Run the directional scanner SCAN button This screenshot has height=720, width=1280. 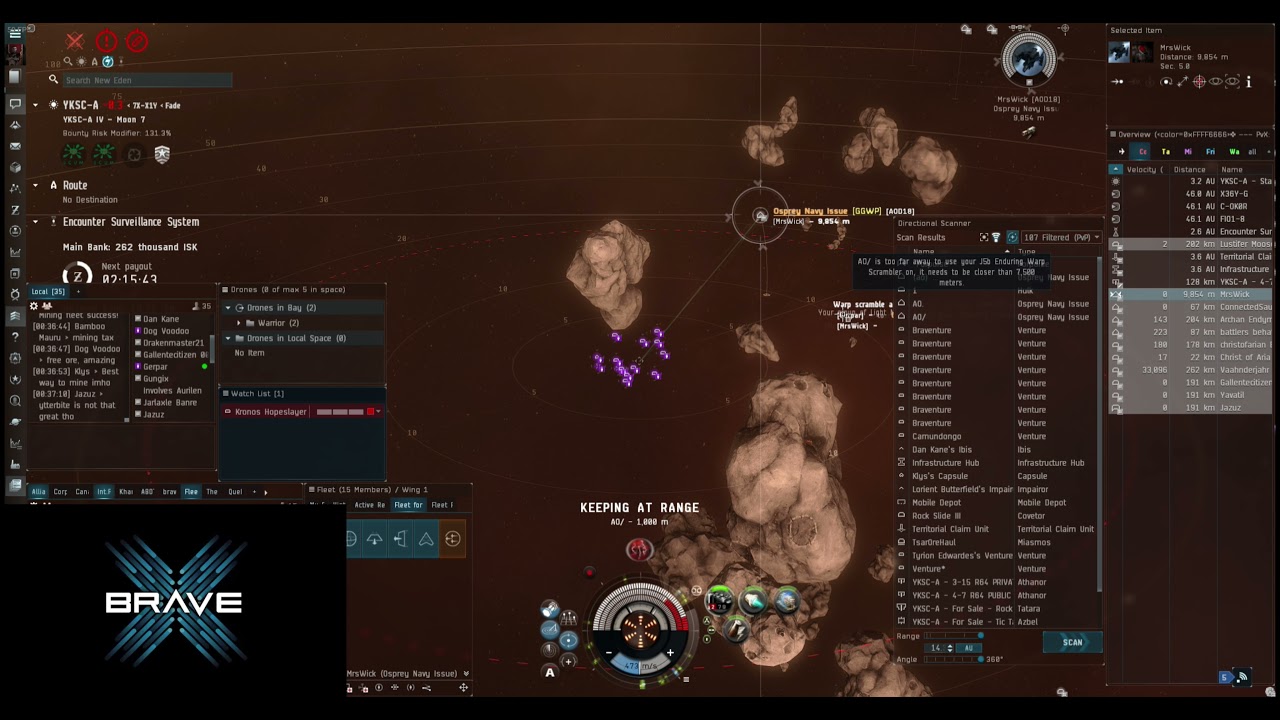pos(1072,642)
